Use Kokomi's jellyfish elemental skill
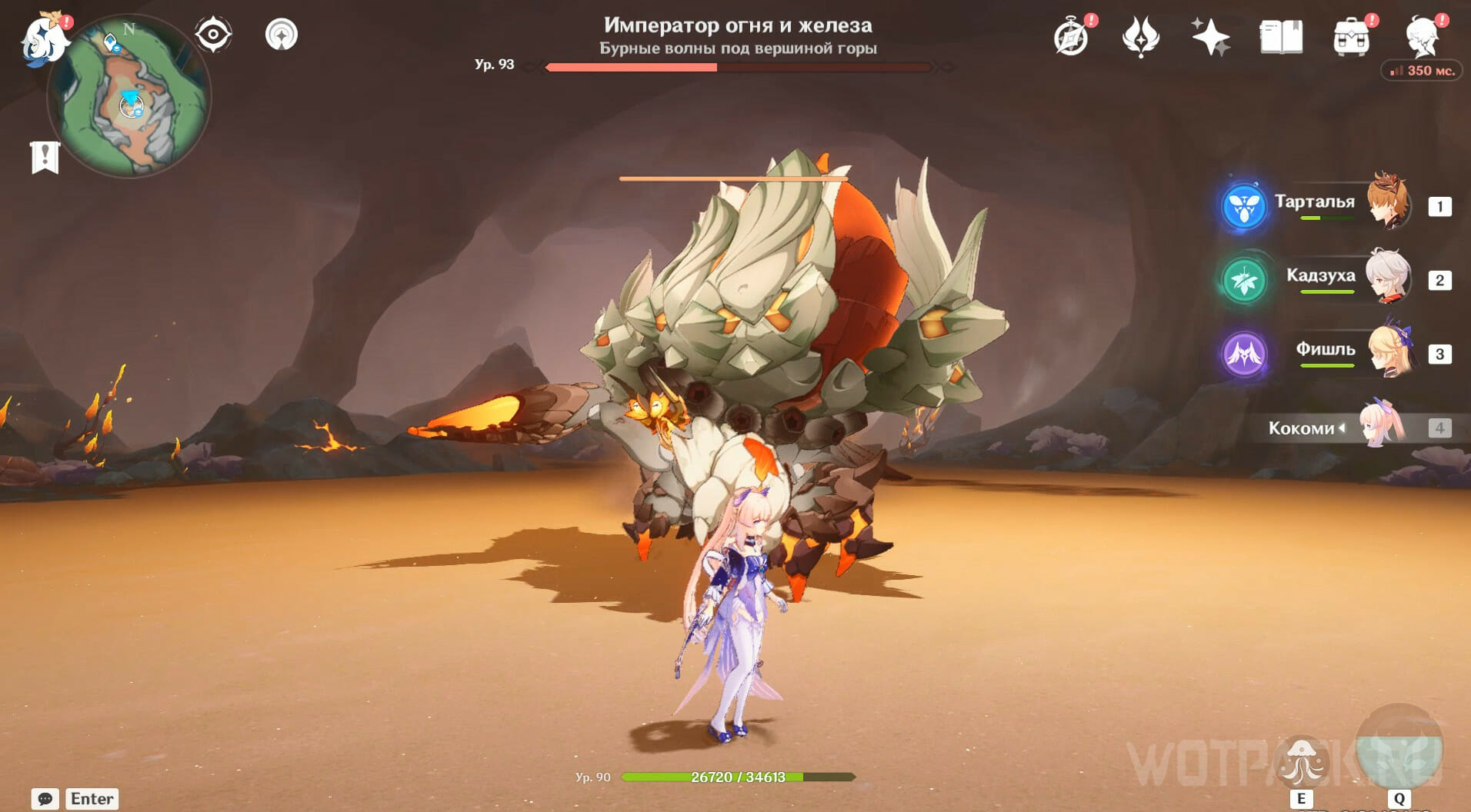 tap(1301, 760)
